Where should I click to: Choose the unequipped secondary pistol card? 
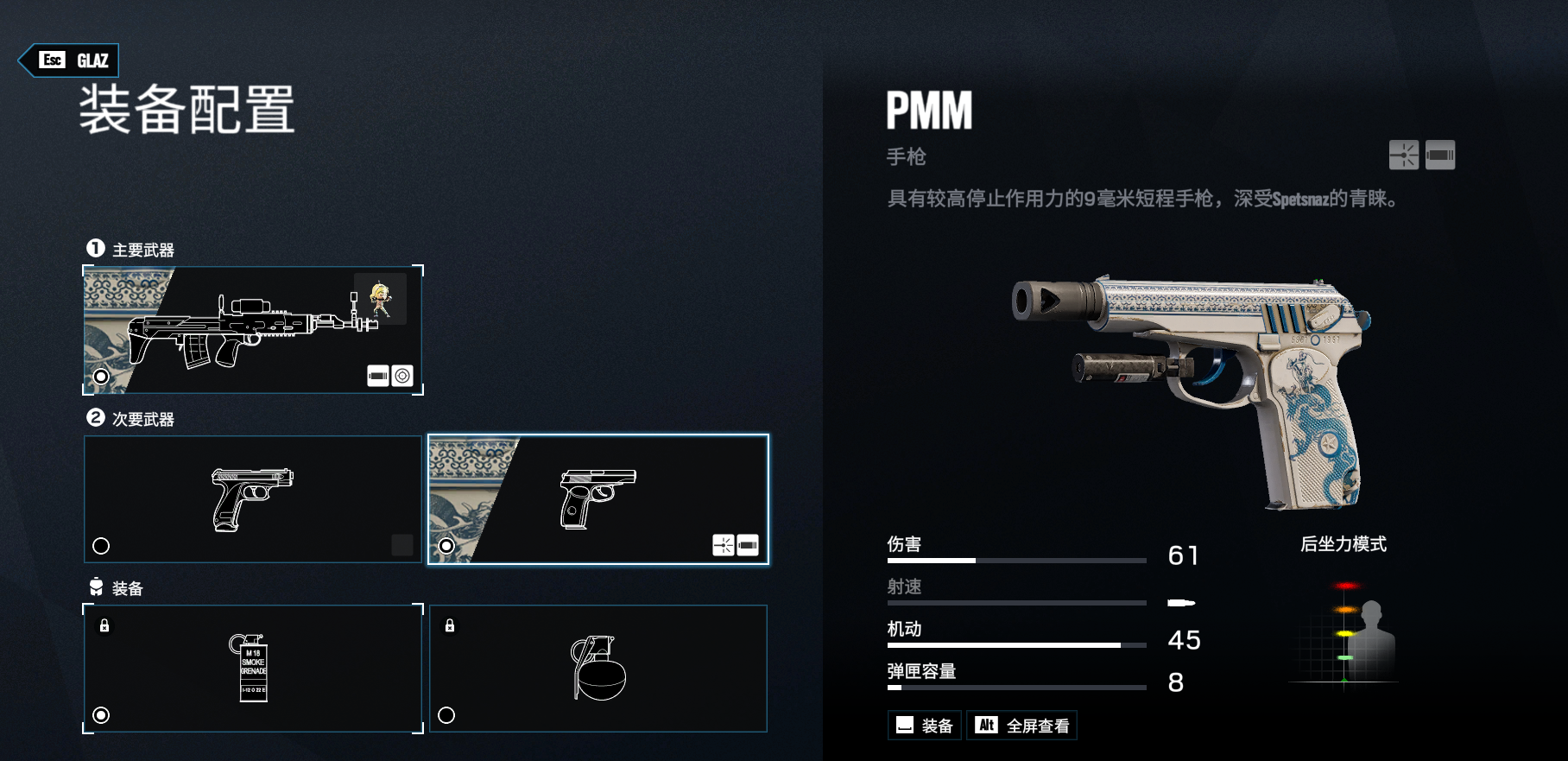click(252, 499)
